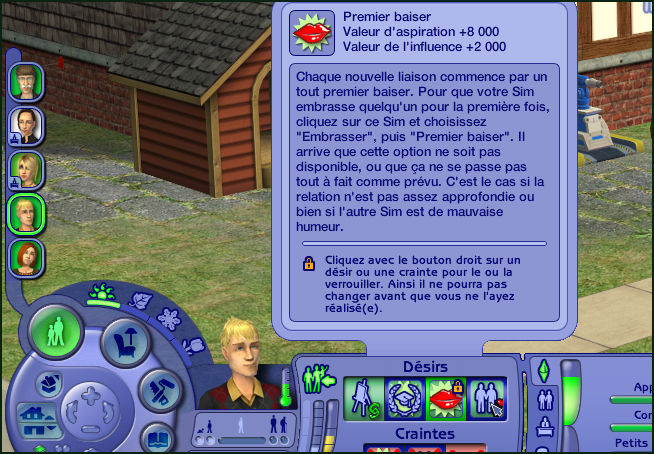Viewport: 654px width, 454px height.
Task: Select the dark-haired Sim portrait
Action: point(24,123)
